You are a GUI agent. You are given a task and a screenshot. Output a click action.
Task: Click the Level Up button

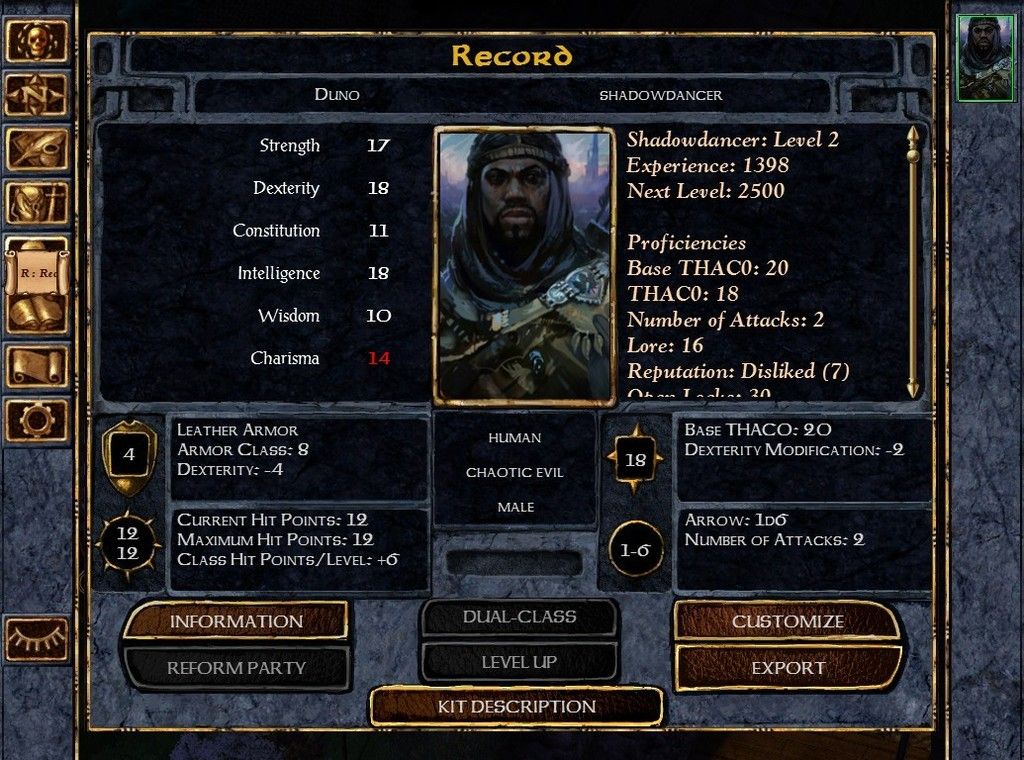[519, 662]
